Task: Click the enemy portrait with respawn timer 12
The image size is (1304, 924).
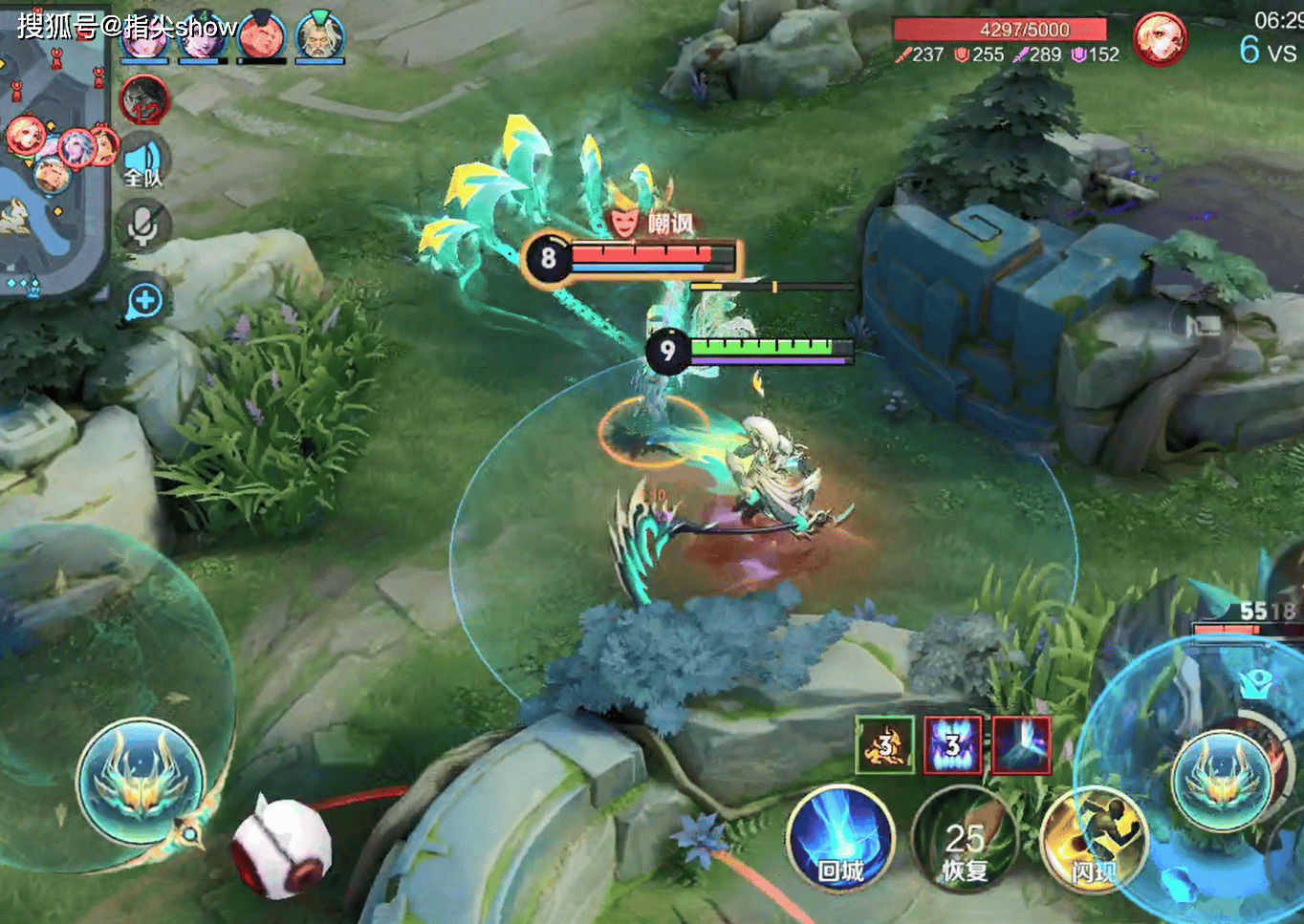Action: coord(144,99)
